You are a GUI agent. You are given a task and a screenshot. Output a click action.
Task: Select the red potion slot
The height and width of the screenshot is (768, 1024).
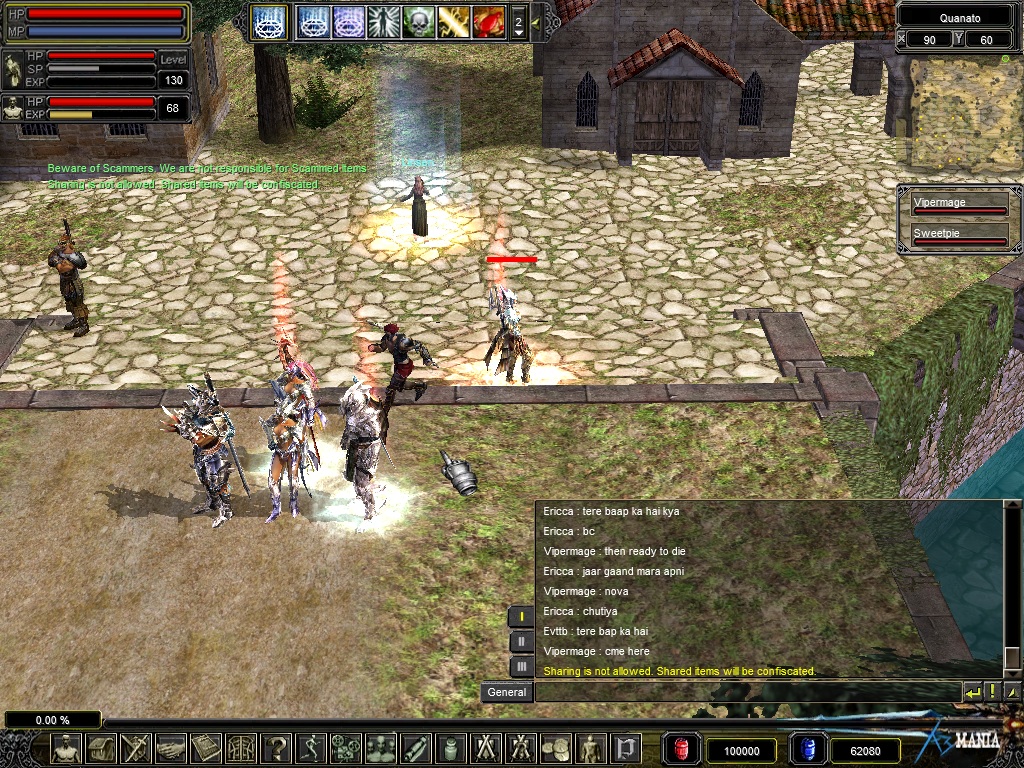tap(681, 749)
